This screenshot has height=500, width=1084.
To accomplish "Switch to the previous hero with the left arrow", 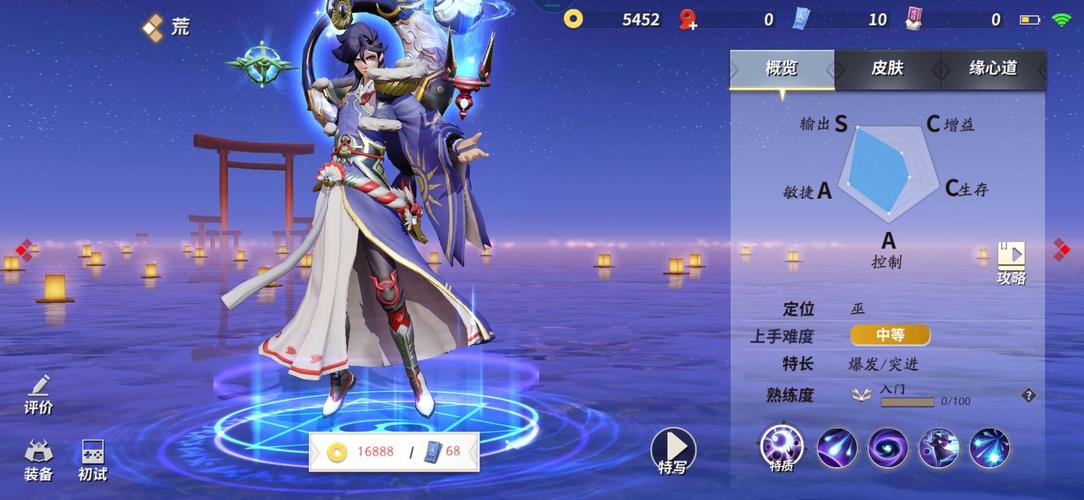I will click(x=23, y=250).
